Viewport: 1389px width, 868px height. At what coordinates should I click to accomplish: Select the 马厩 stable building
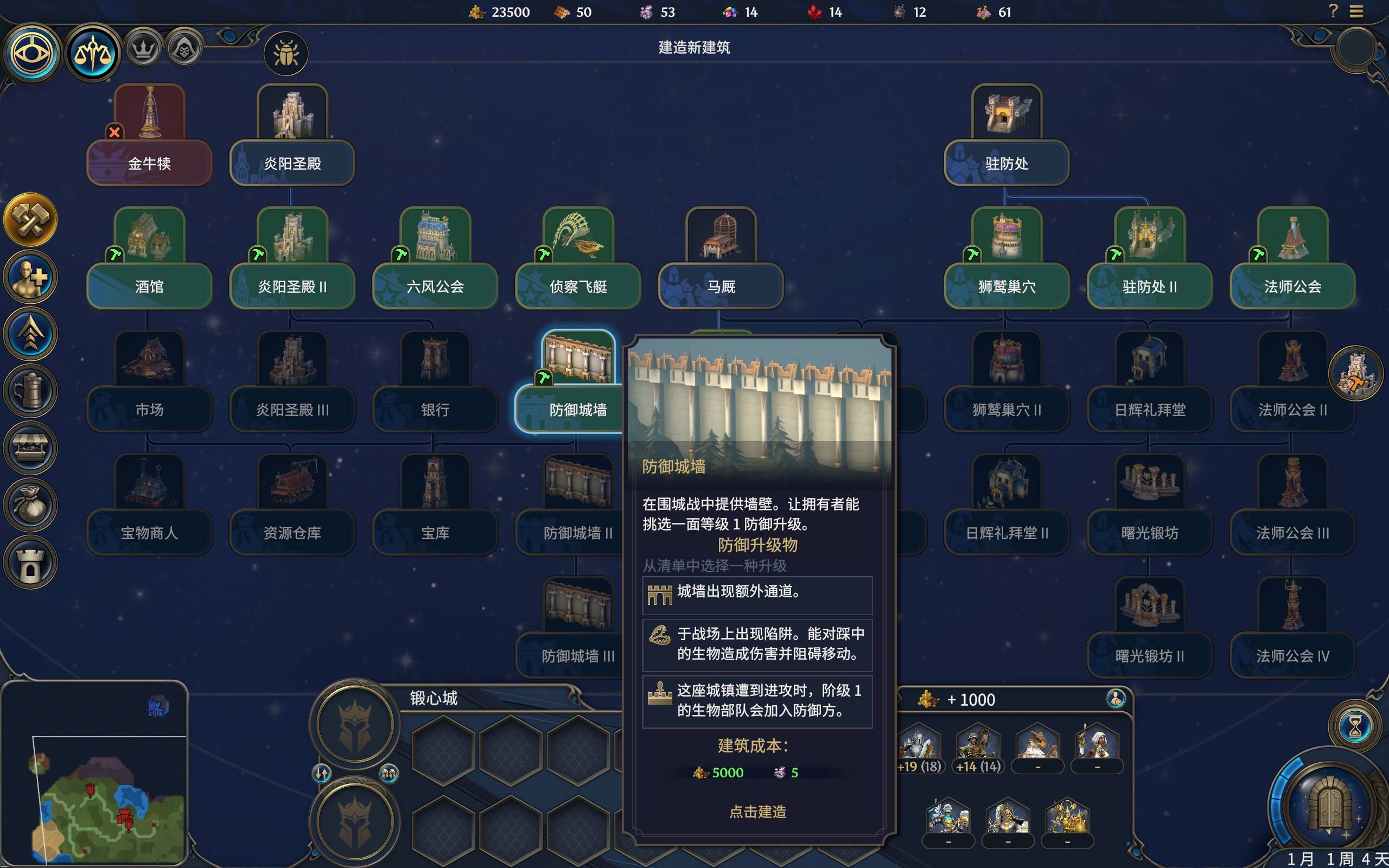(x=721, y=285)
